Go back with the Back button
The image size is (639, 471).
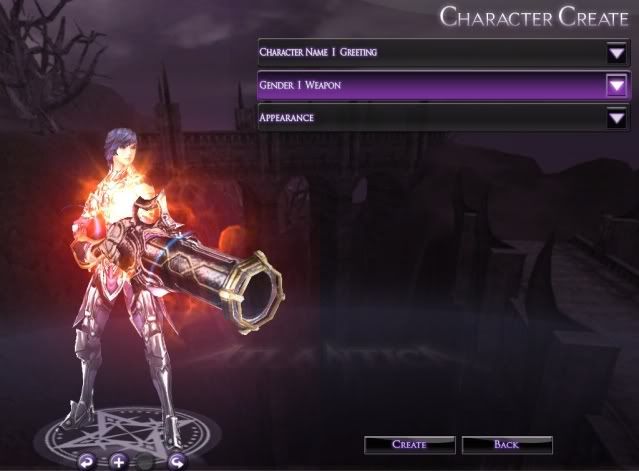click(506, 444)
